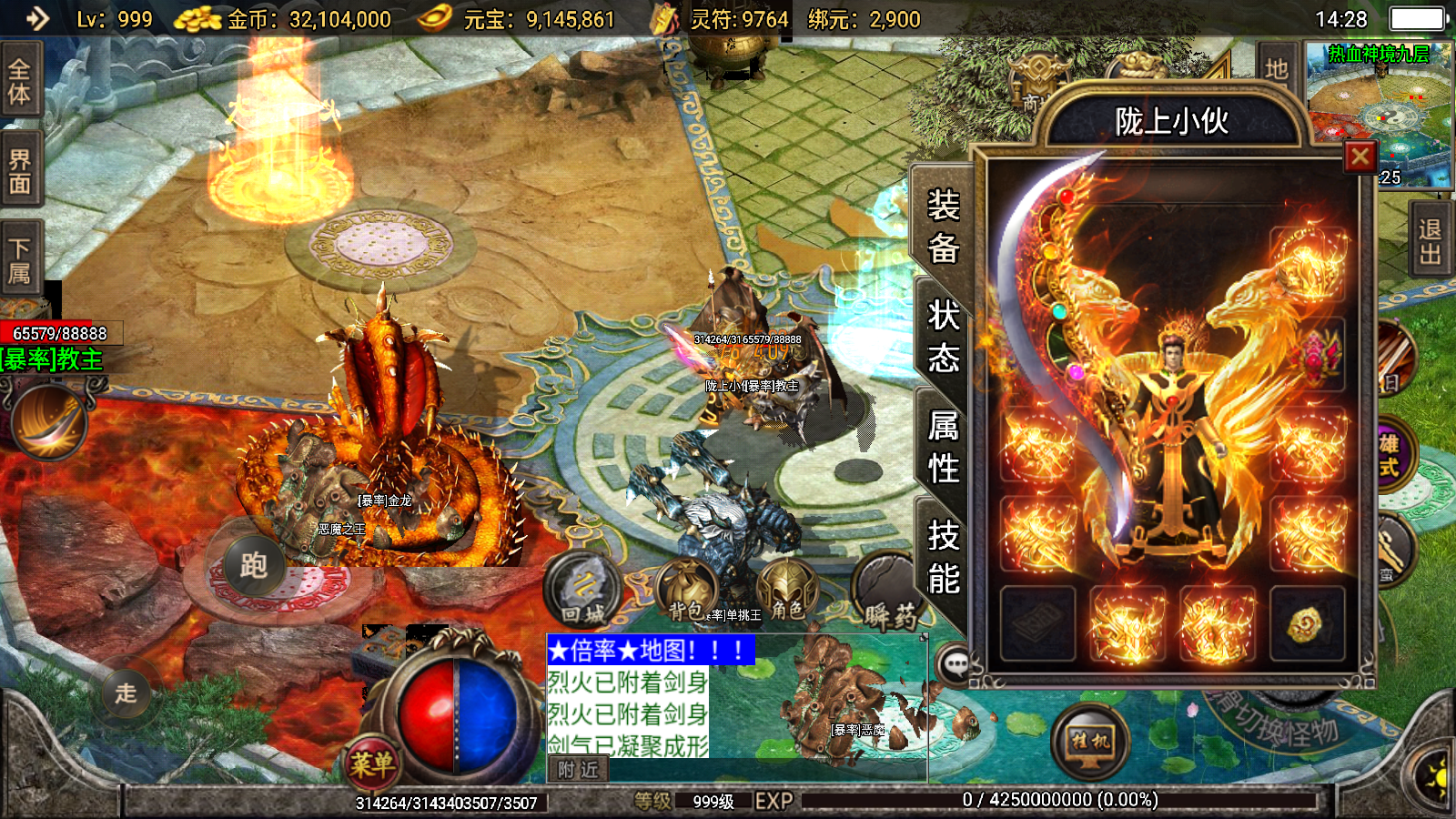Screen dimensions: 1456x819
Task: Open the minimap of 热血神境九层
Action: tap(1378, 109)
